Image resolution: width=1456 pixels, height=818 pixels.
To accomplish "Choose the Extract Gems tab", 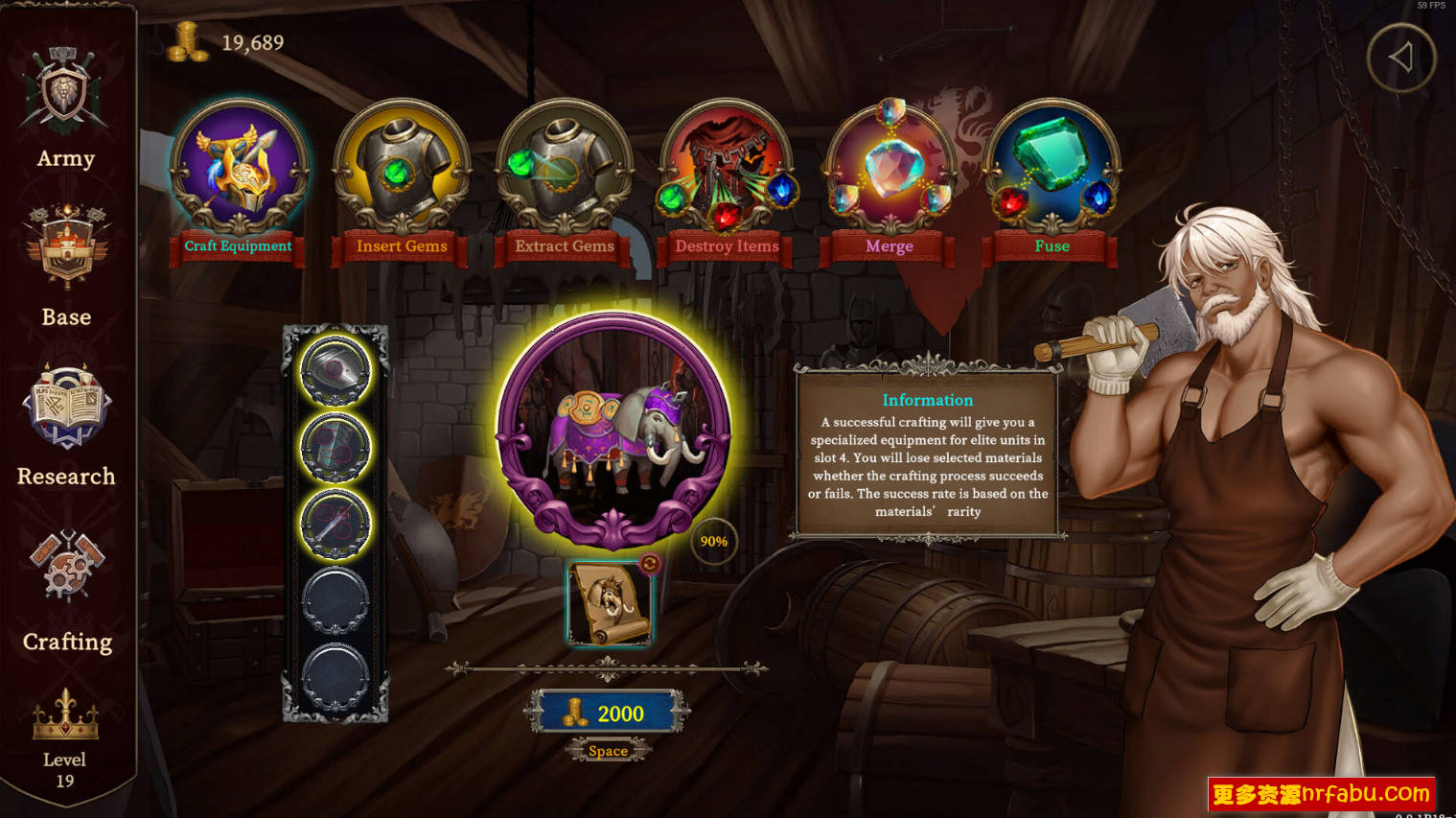I will [565, 171].
